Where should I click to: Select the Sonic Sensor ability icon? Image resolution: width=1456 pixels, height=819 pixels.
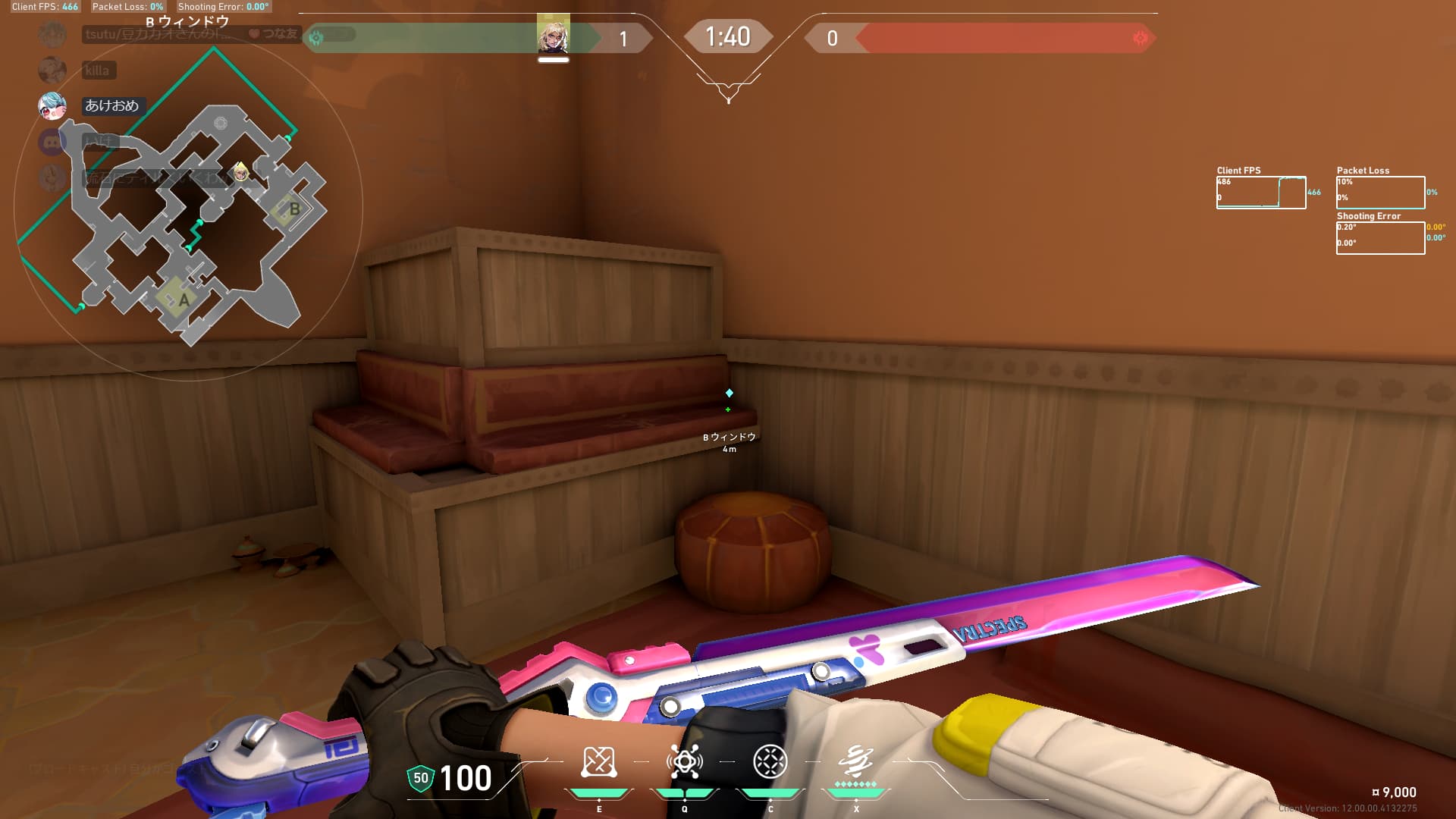coord(684,762)
